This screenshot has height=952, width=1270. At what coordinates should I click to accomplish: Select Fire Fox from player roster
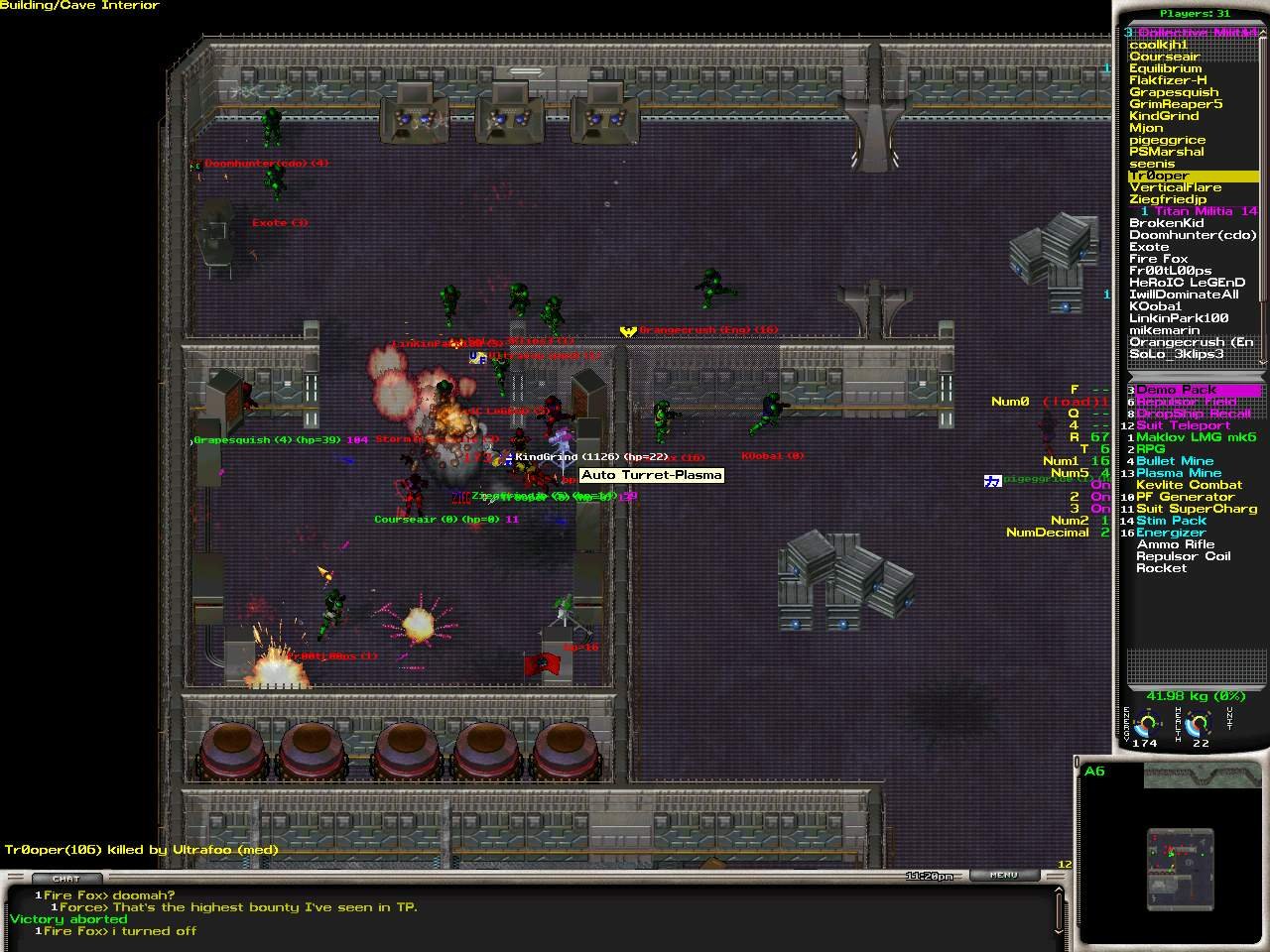[1158, 259]
